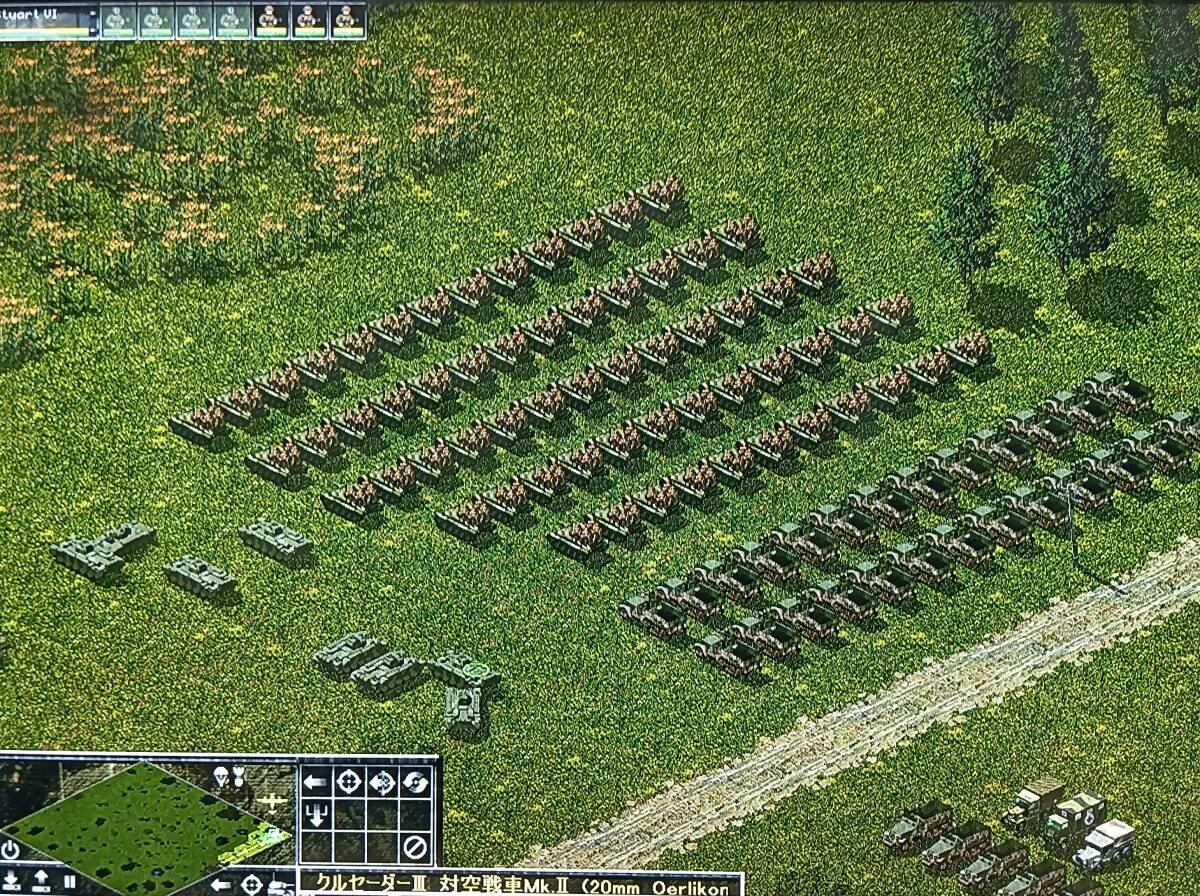
Task: Pause the game with the pause button
Action: tap(70, 881)
